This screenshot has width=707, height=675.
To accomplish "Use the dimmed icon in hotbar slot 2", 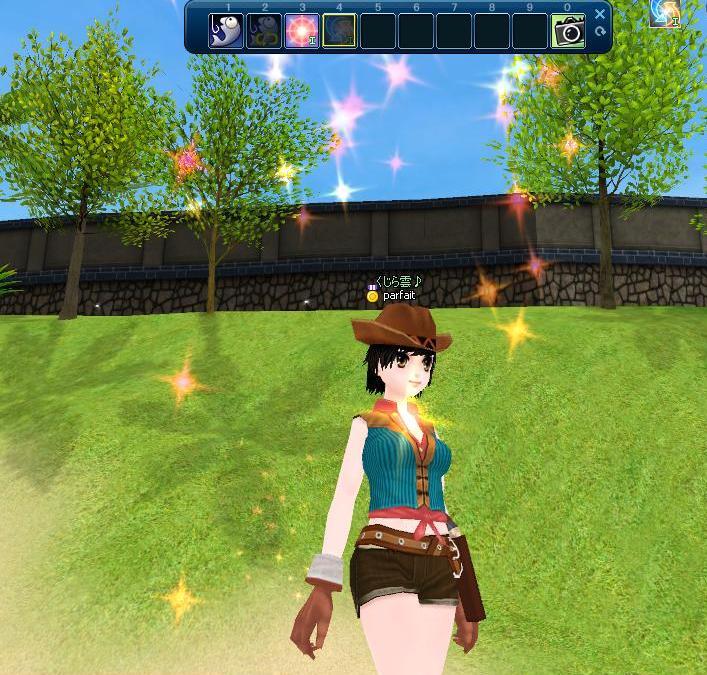I will 263,31.
